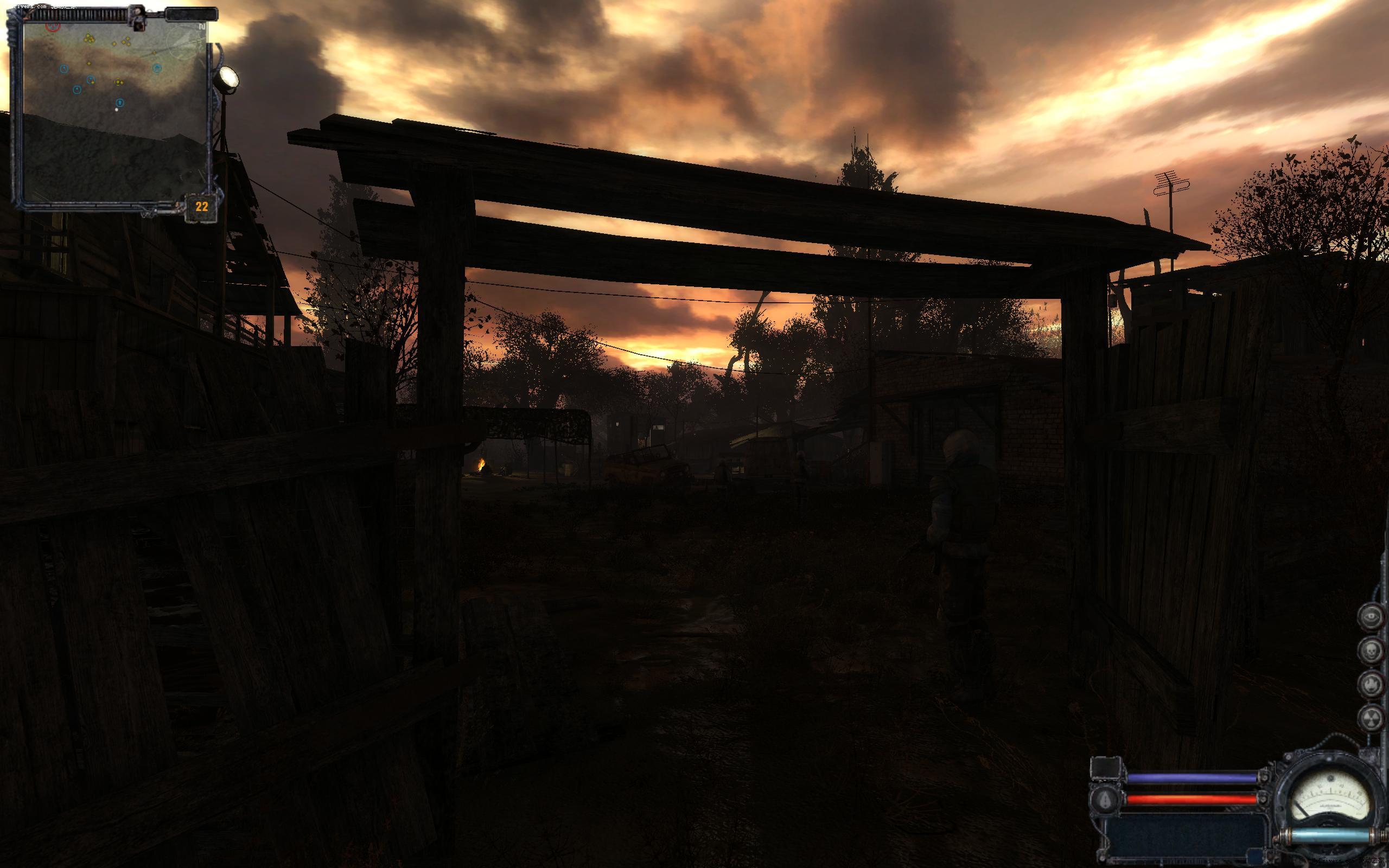Select the skull chemical protection icon
The height and width of the screenshot is (868, 1389).
pos(1371,650)
